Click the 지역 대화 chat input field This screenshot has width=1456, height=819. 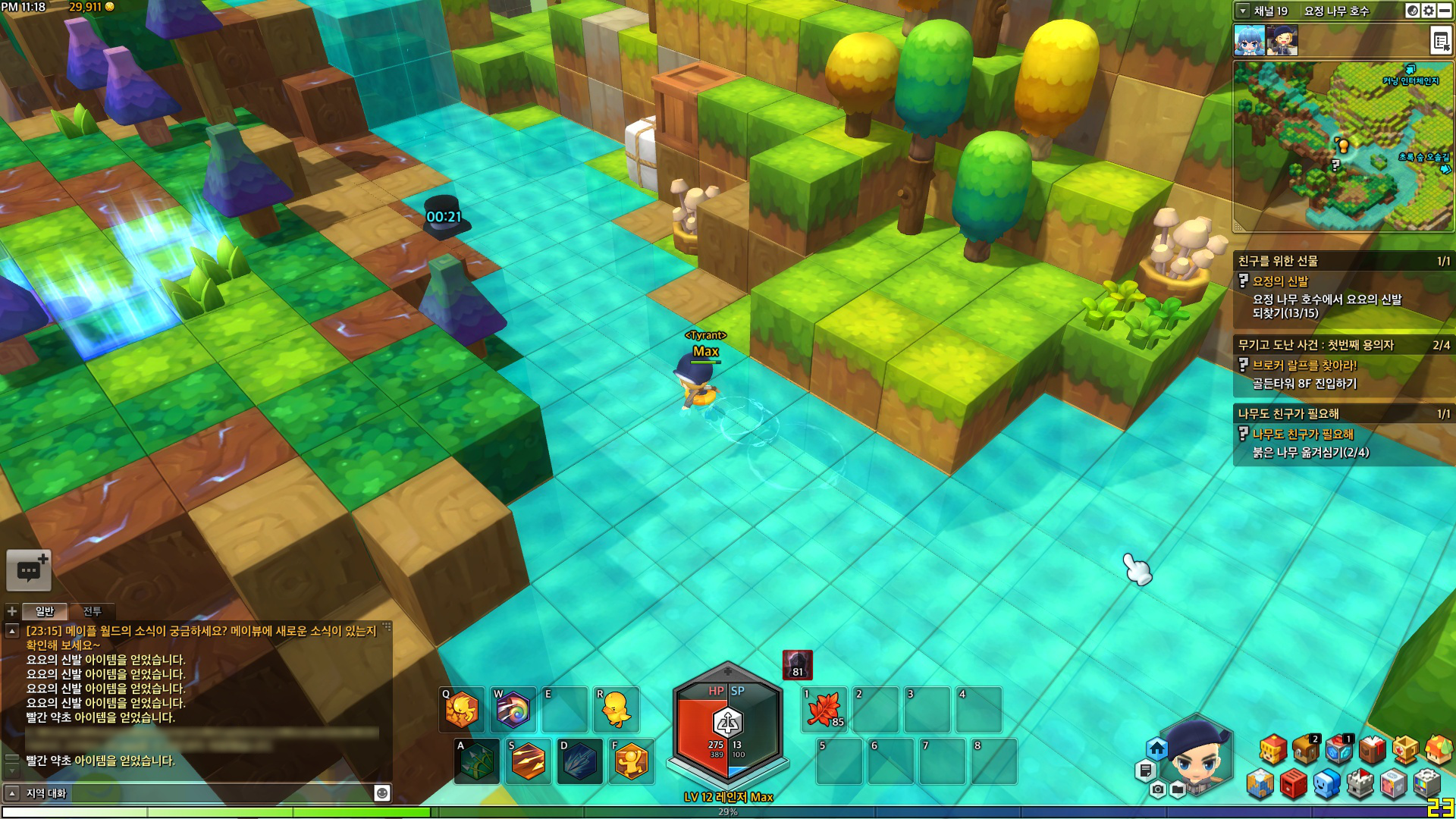[197, 793]
